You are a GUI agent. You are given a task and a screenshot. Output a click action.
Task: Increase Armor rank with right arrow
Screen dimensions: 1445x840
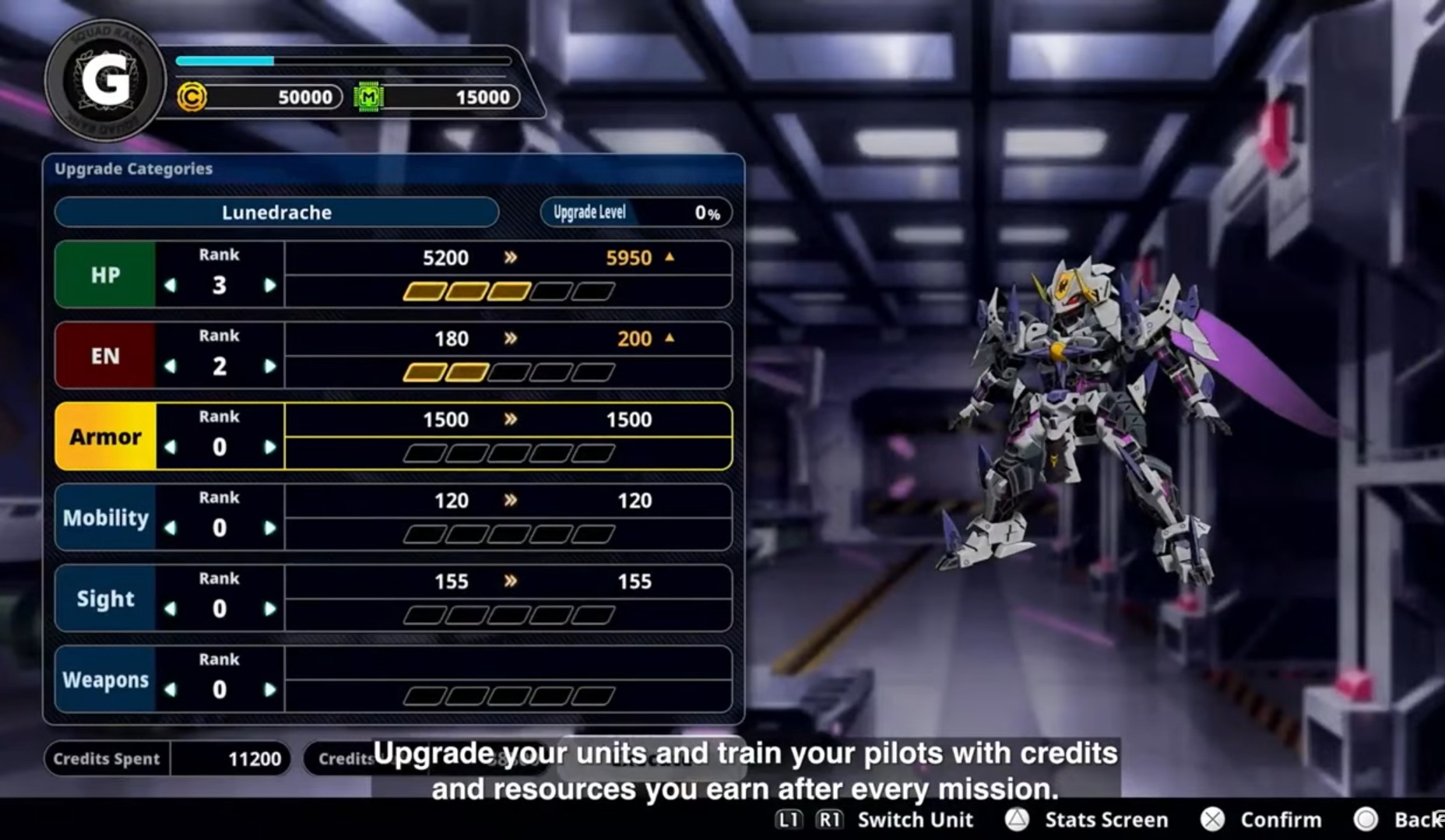click(x=269, y=448)
